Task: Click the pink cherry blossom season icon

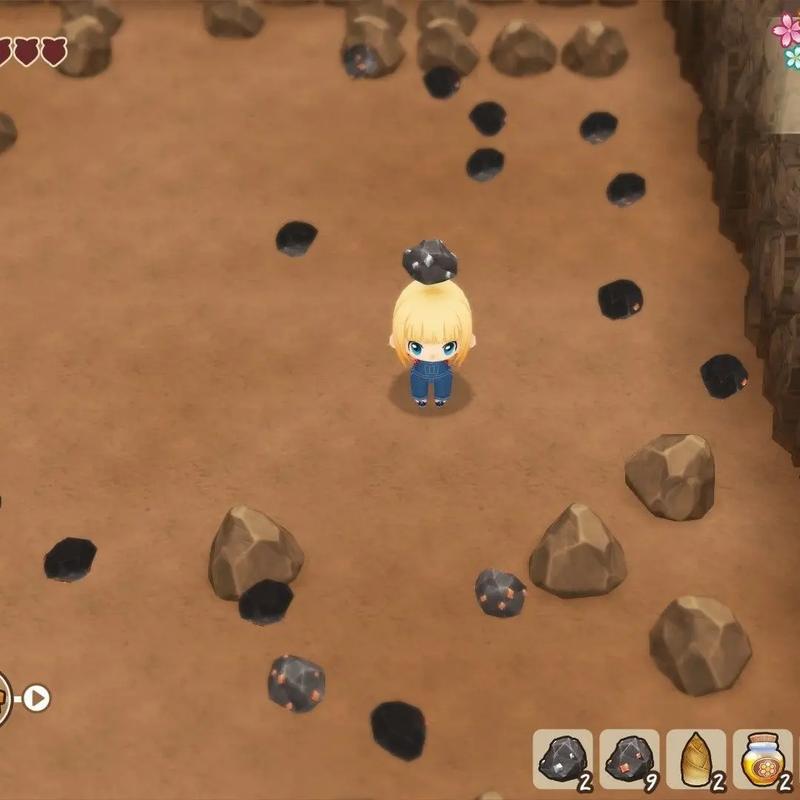Action: point(787,29)
